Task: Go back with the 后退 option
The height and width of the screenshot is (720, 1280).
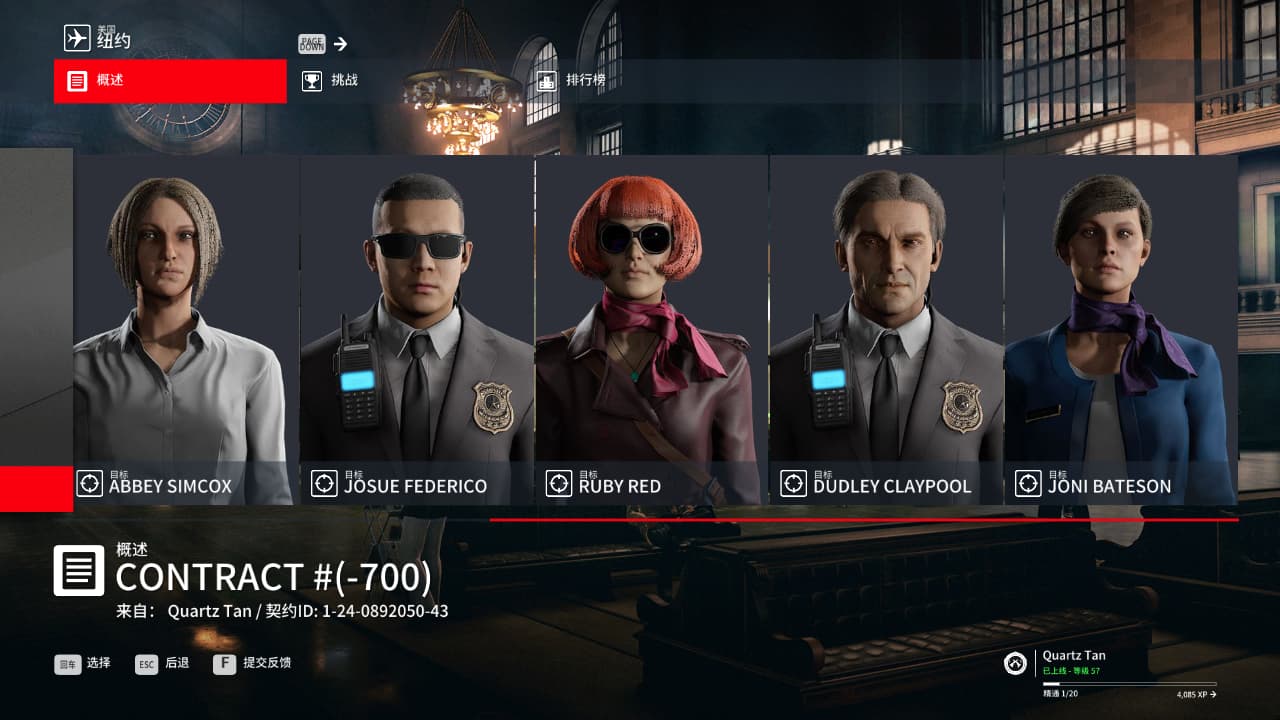Action: coord(163,663)
